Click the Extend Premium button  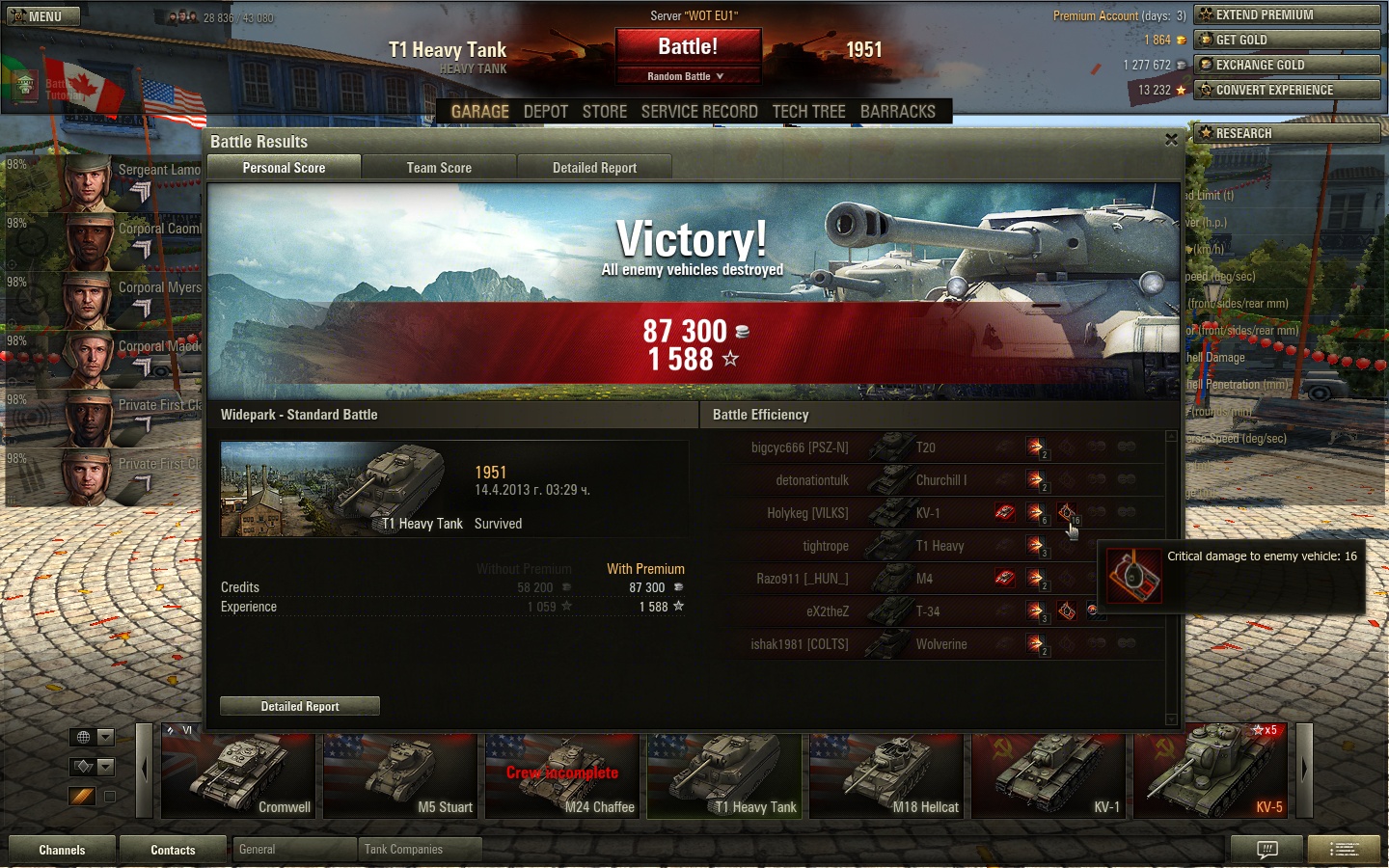pyautogui.click(x=1287, y=14)
